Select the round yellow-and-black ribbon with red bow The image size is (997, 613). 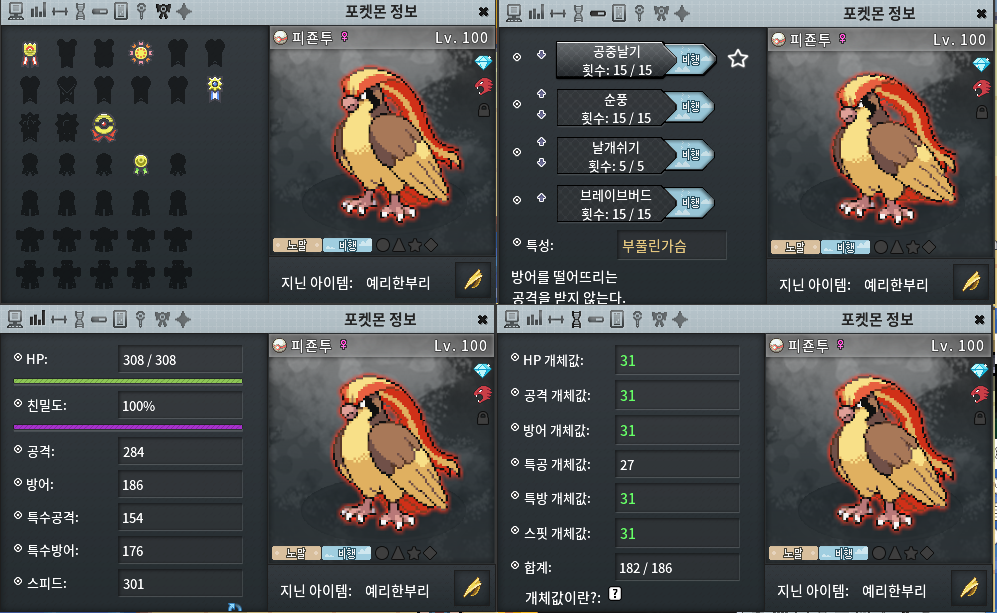[103, 126]
